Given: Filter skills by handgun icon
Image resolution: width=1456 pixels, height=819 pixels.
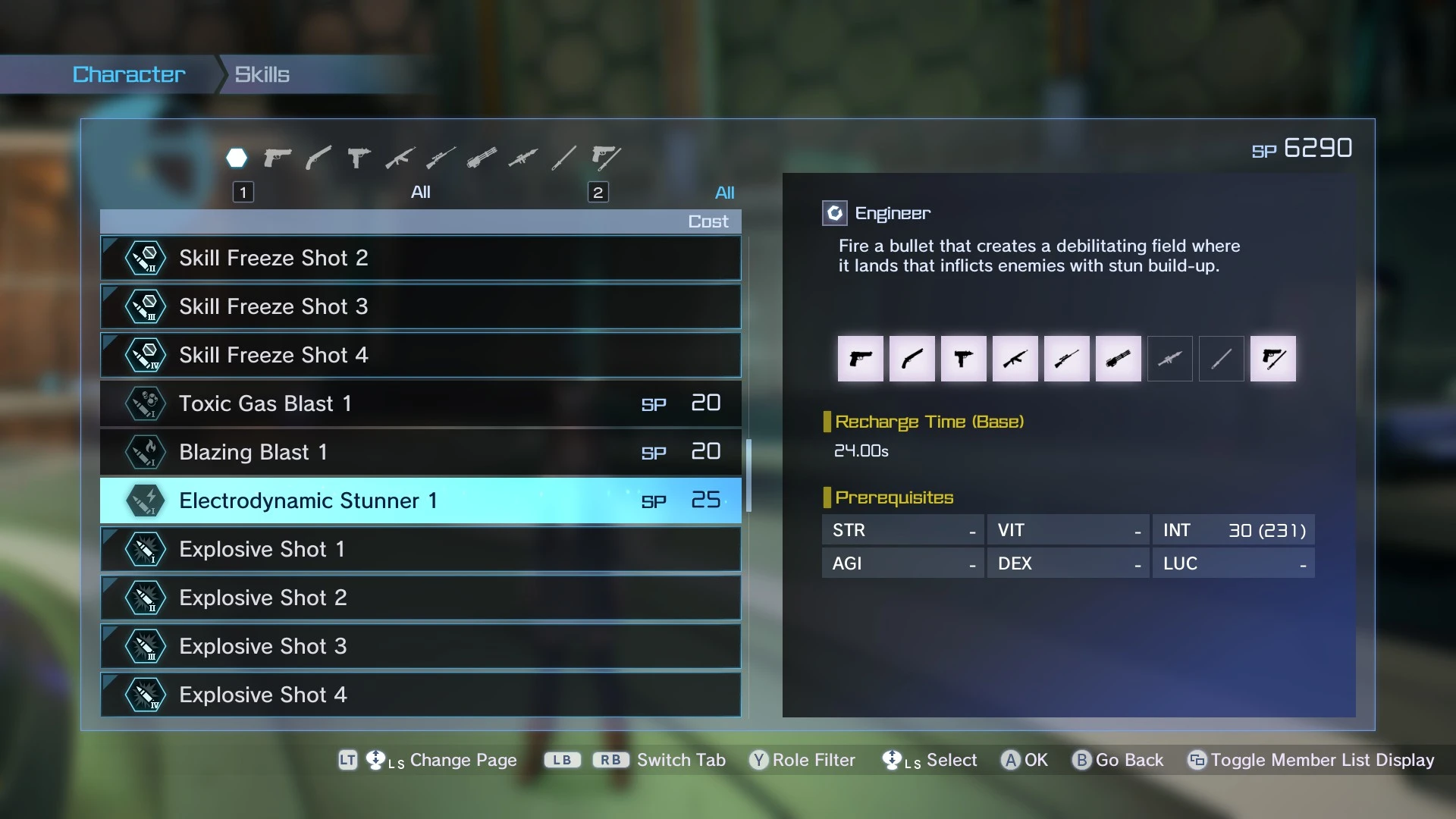Looking at the screenshot, I should point(278,158).
